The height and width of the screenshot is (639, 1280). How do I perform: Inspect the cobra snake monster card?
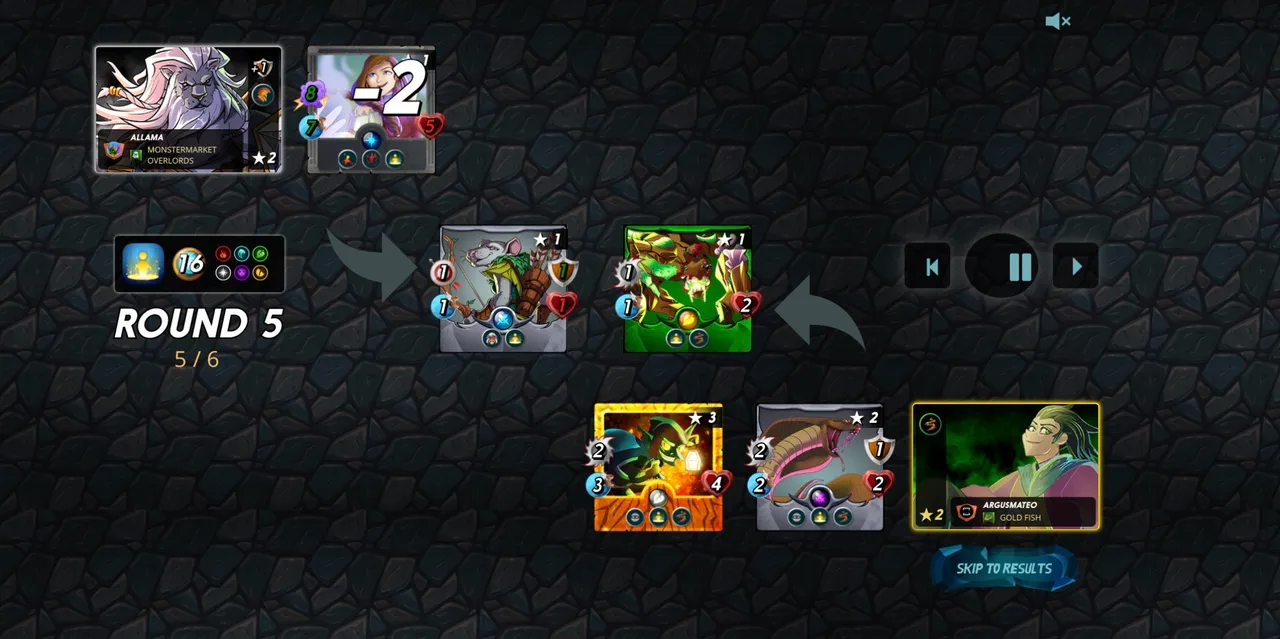820,466
